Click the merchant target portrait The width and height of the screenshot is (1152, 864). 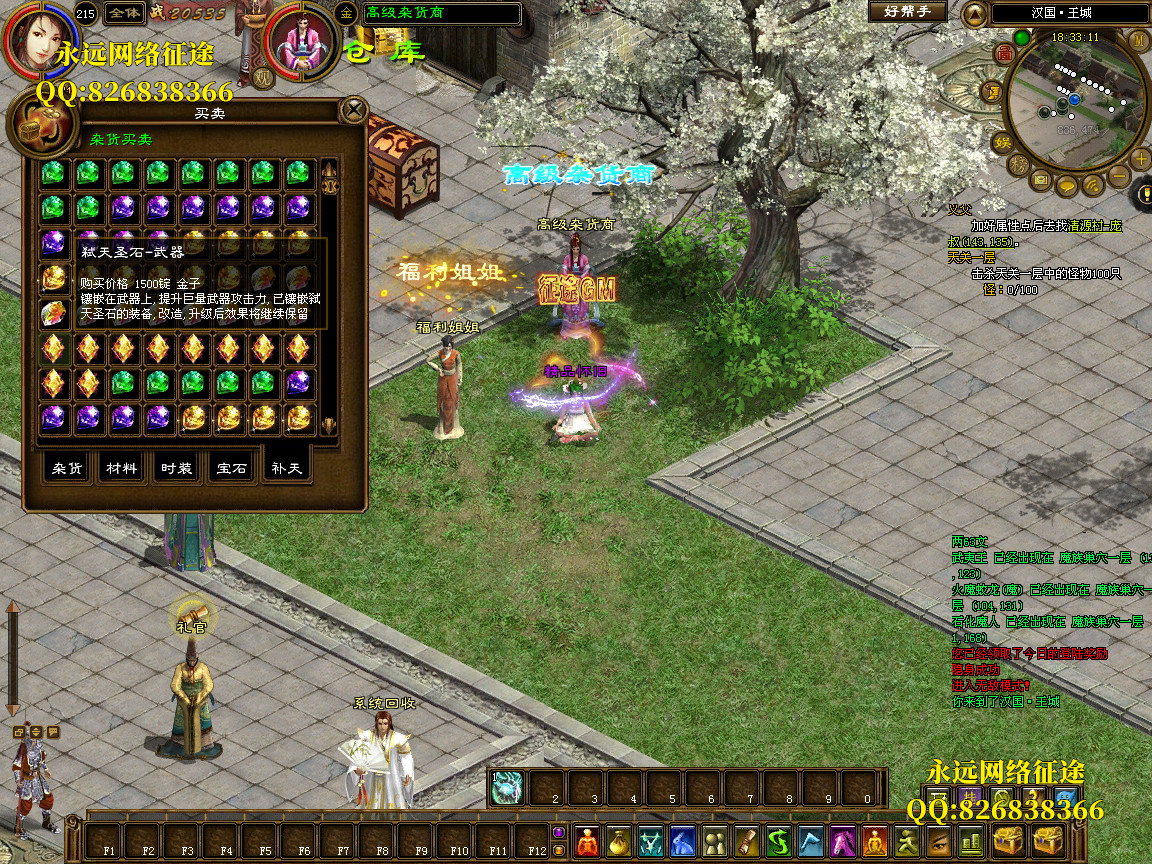tap(301, 42)
